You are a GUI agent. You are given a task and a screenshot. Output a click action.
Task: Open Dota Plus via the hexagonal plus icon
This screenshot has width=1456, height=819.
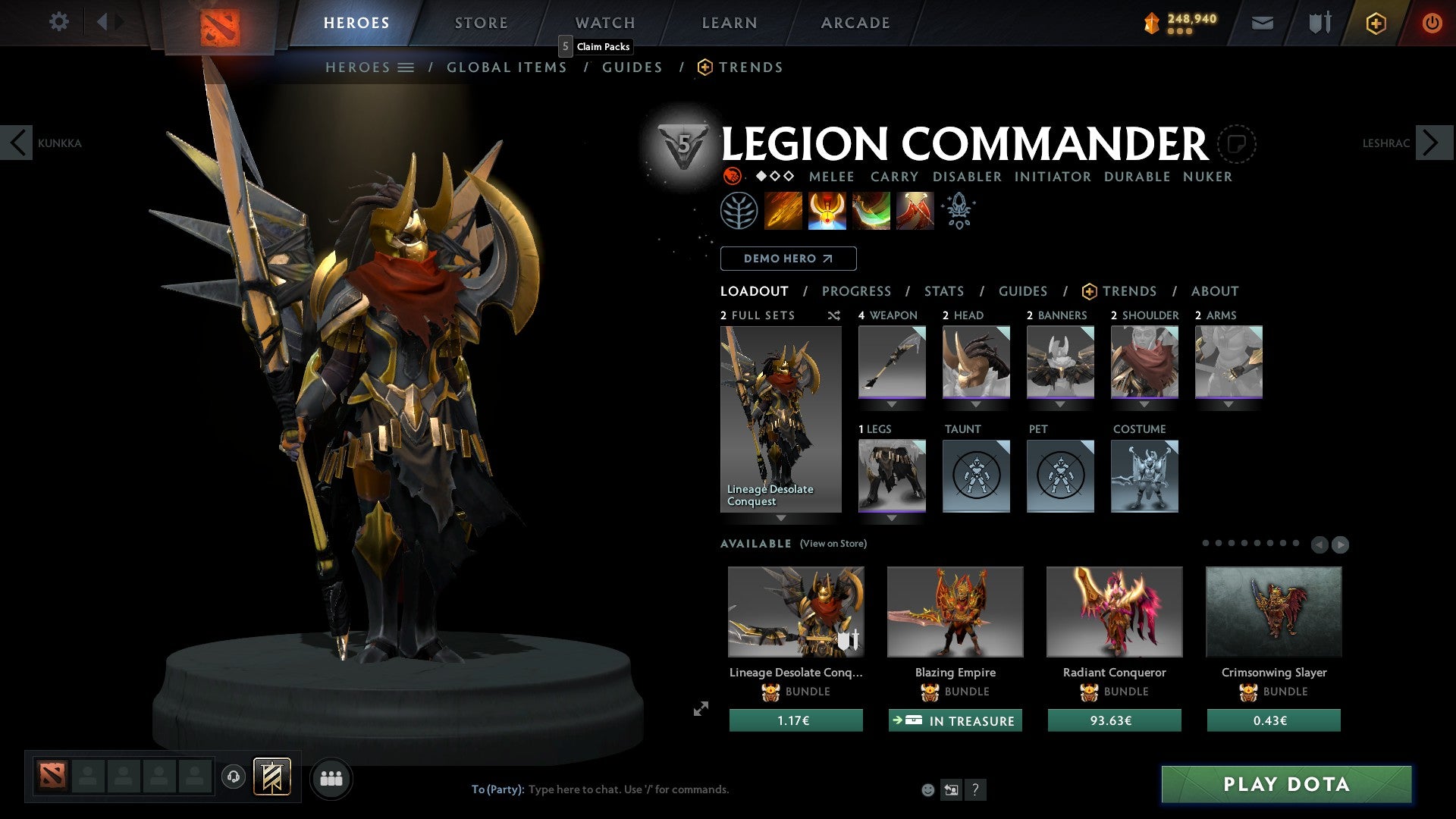1375,23
